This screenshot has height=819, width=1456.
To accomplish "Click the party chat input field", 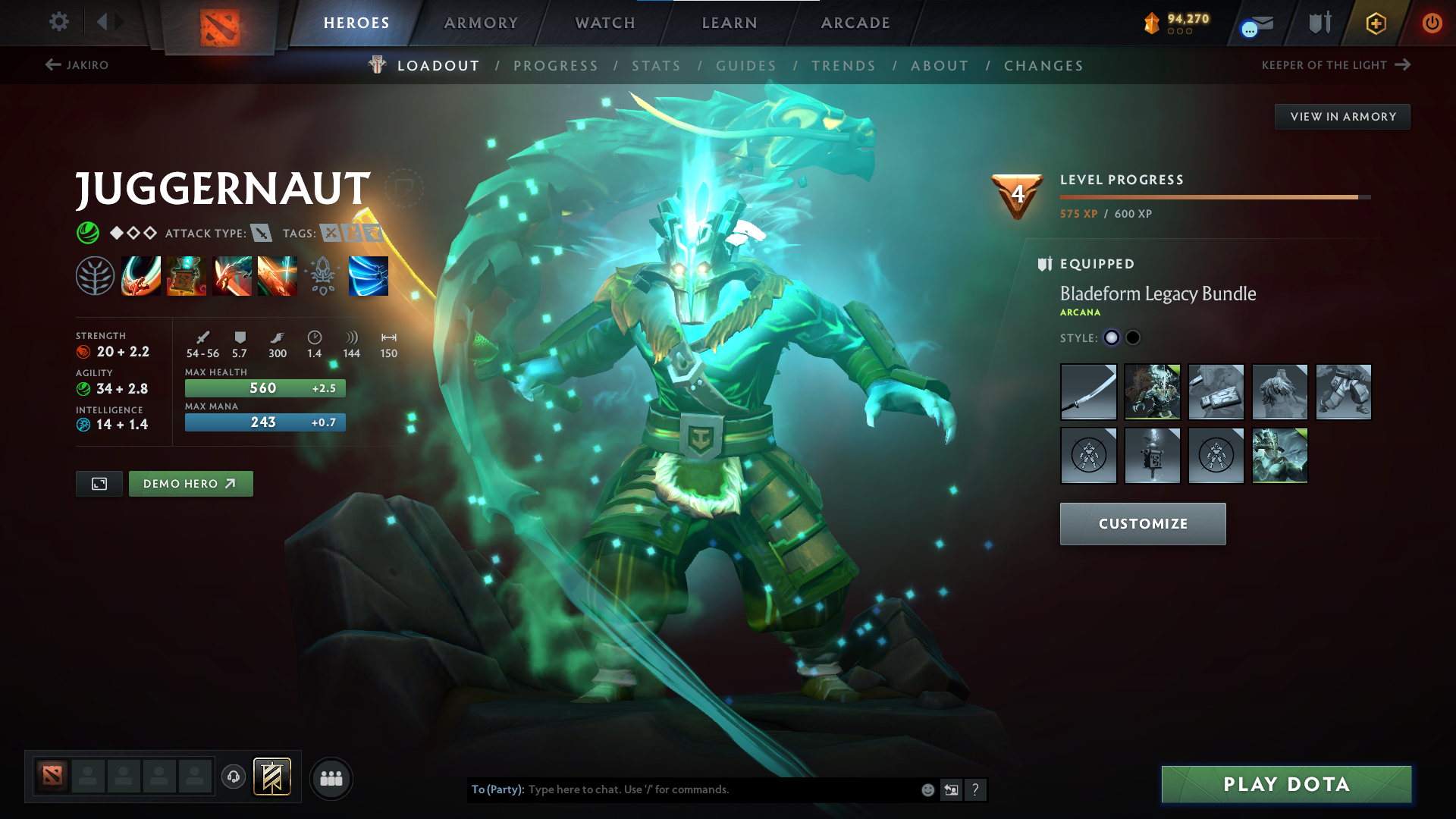I will click(x=720, y=789).
